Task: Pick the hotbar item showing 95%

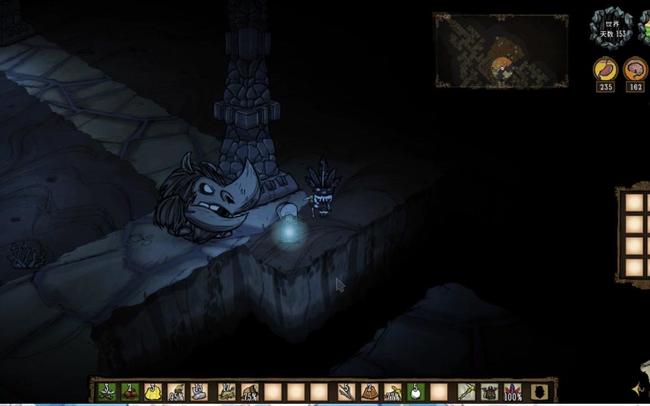Action: click(x=175, y=392)
